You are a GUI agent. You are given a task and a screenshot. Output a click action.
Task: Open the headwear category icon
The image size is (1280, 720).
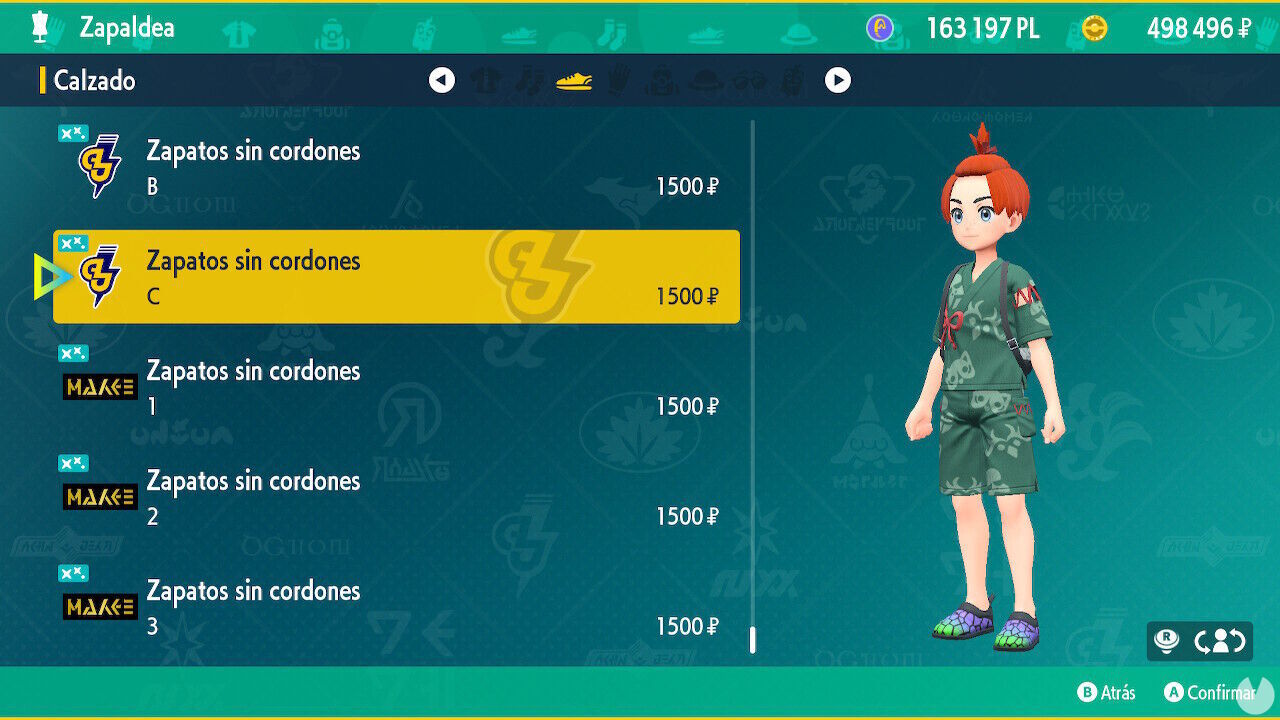[x=705, y=80]
